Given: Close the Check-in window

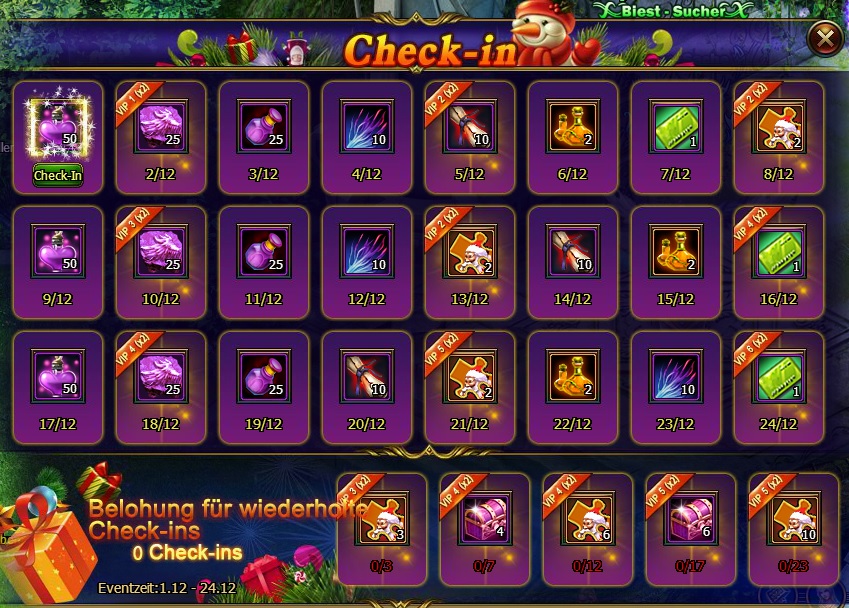Looking at the screenshot, I should (824, 38).
